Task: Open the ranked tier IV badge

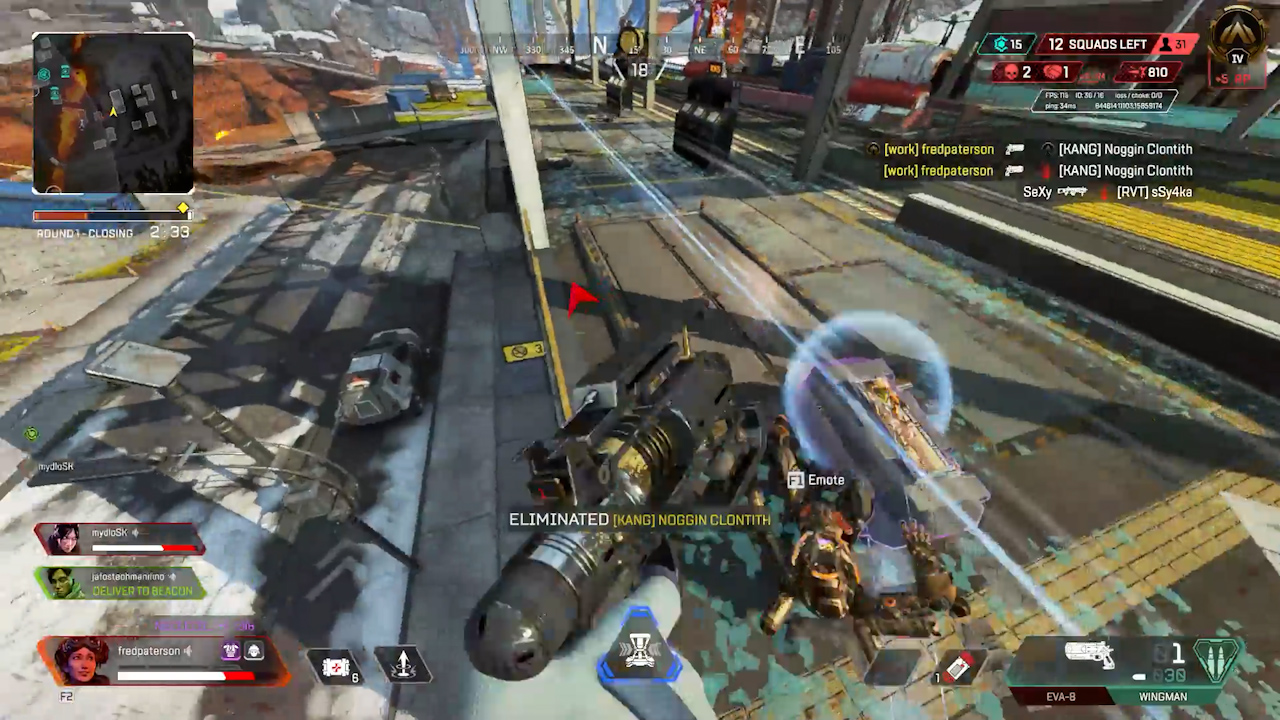Action: (x=1237, y=44)
